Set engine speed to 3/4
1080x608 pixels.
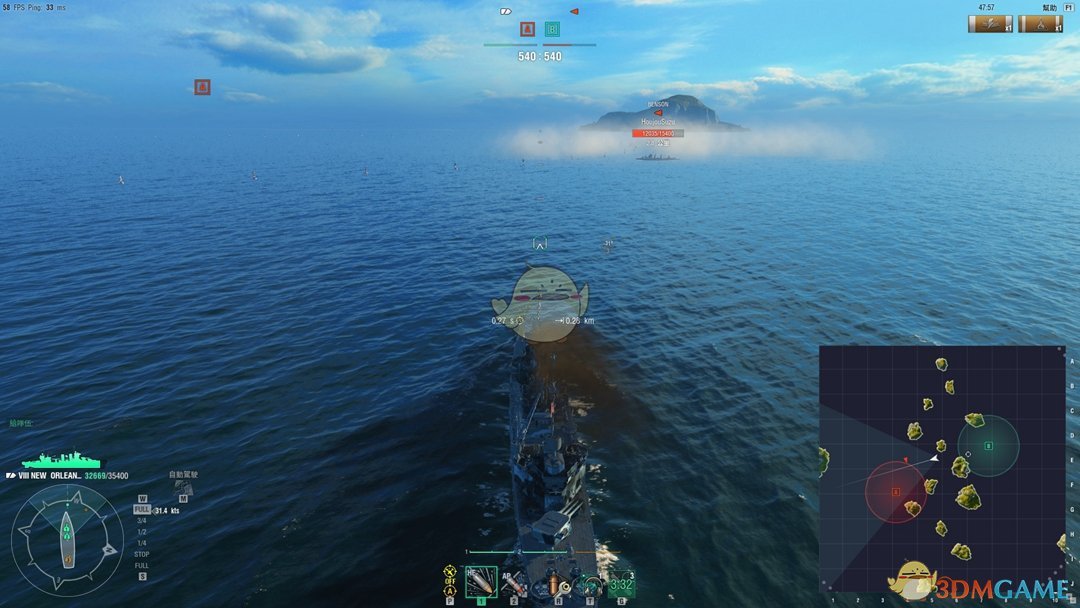pyautogui.click(x=142, y=520)
